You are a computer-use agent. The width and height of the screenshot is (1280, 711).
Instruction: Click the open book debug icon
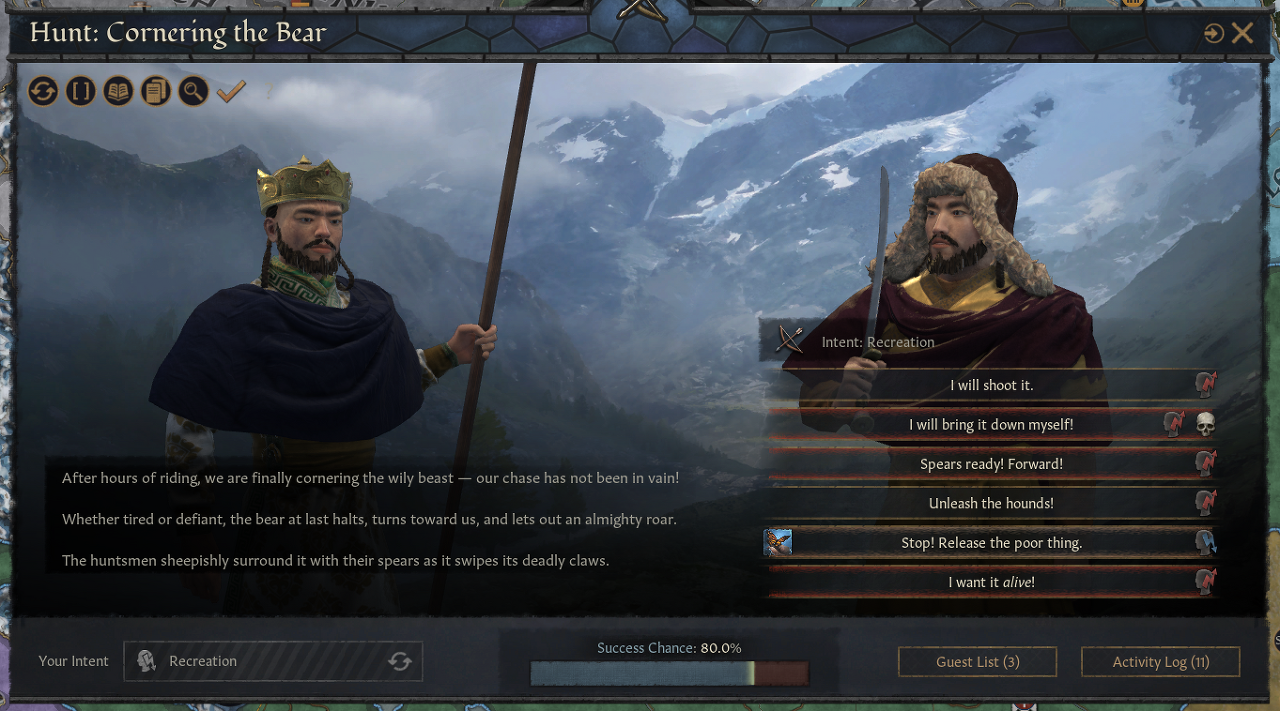(x=118, y=92)
